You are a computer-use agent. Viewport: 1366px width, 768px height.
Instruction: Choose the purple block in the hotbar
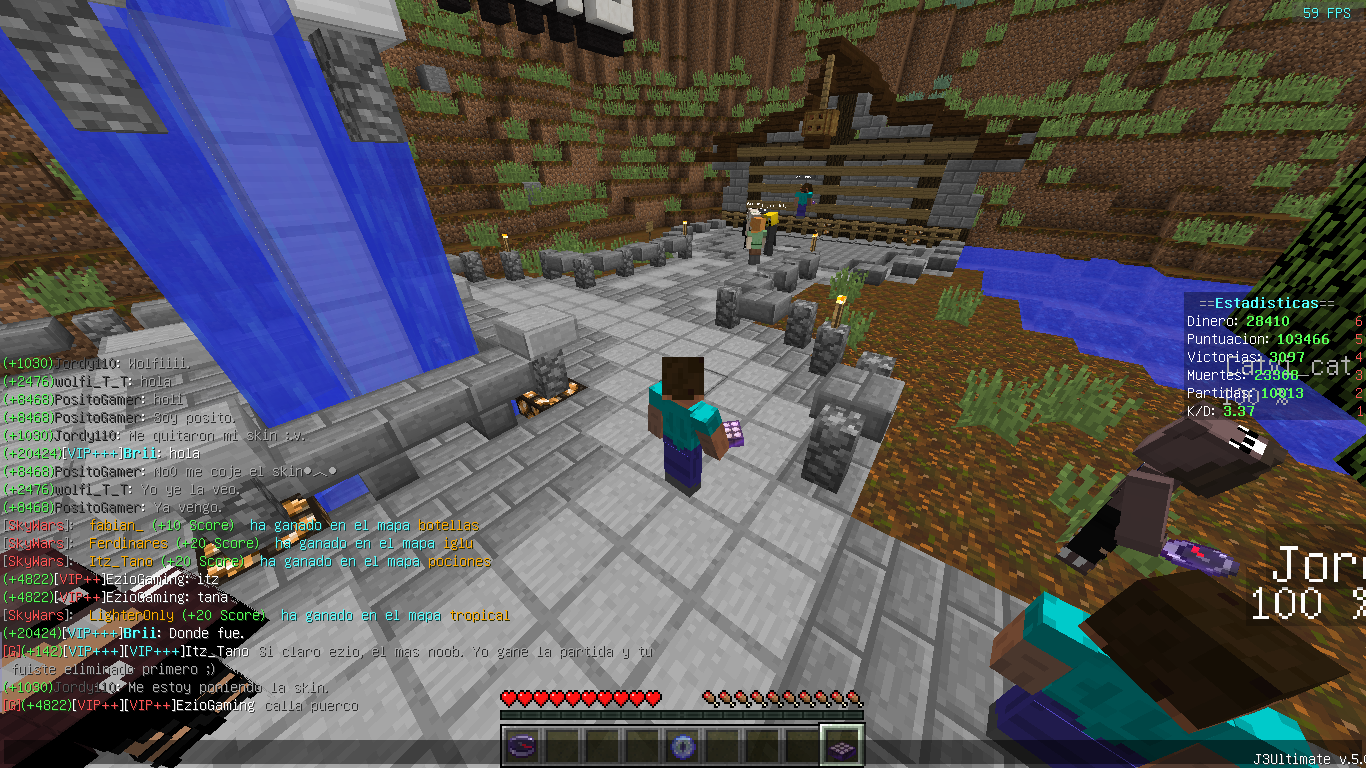pos(841,745)
